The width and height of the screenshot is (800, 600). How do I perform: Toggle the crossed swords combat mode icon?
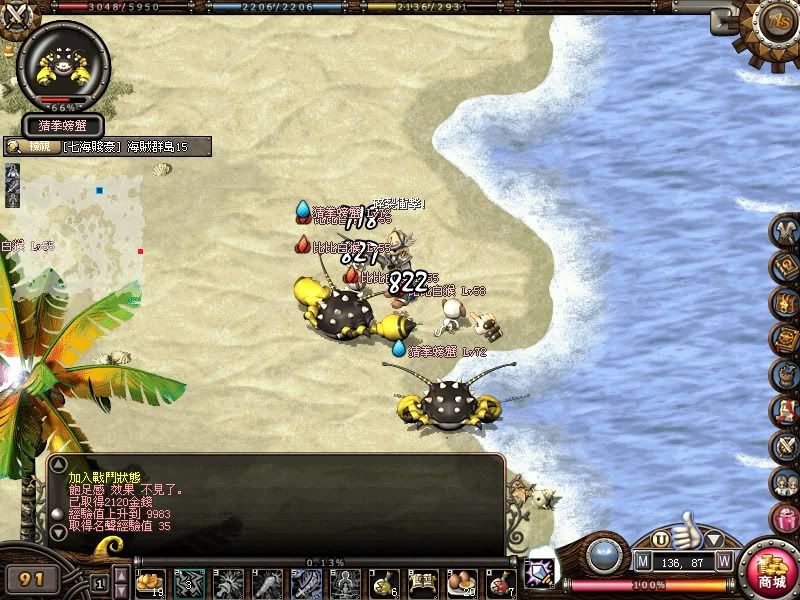(13, 85)
